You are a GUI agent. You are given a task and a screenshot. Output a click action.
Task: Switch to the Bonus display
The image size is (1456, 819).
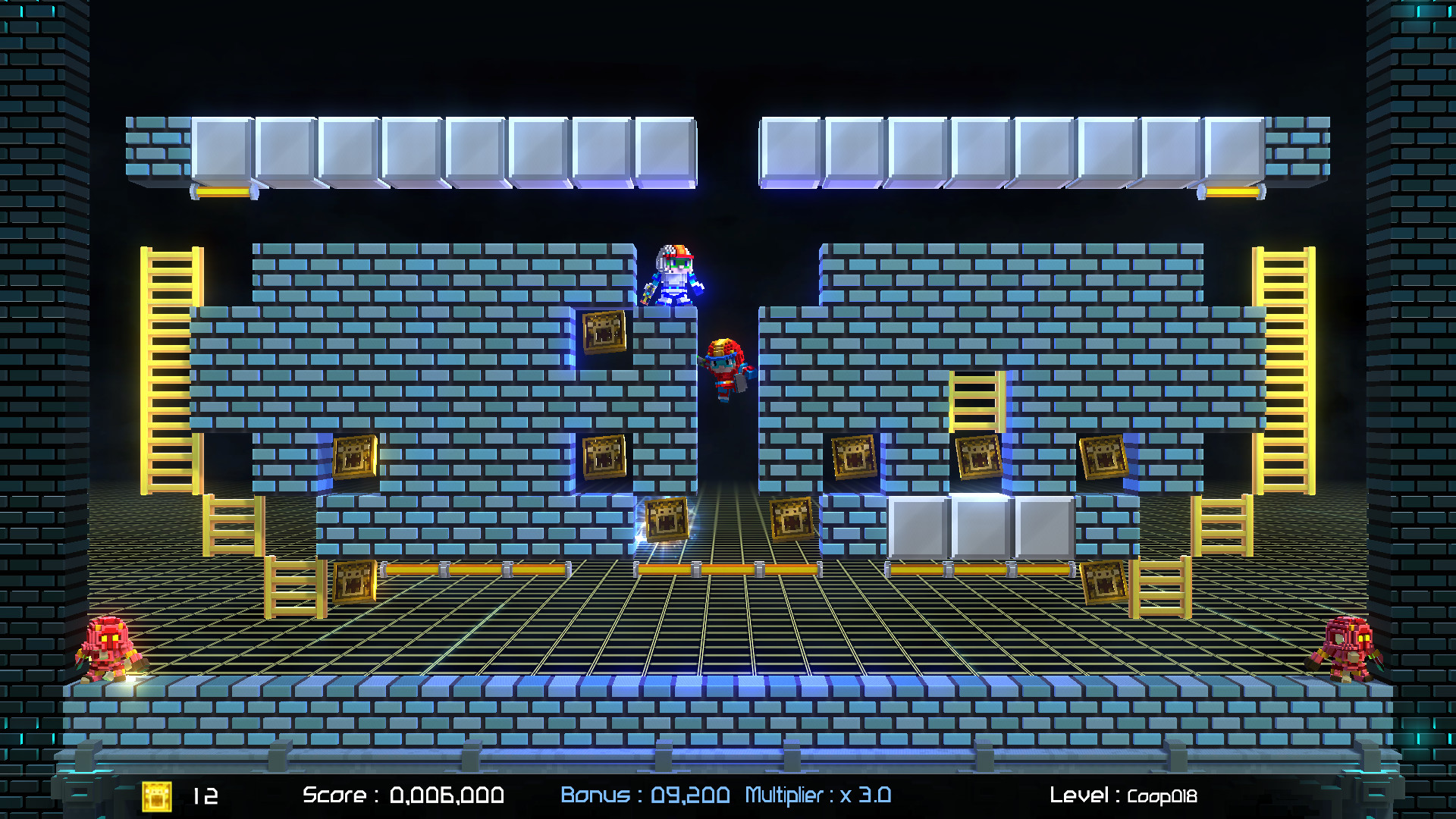[x=645, y=796]
